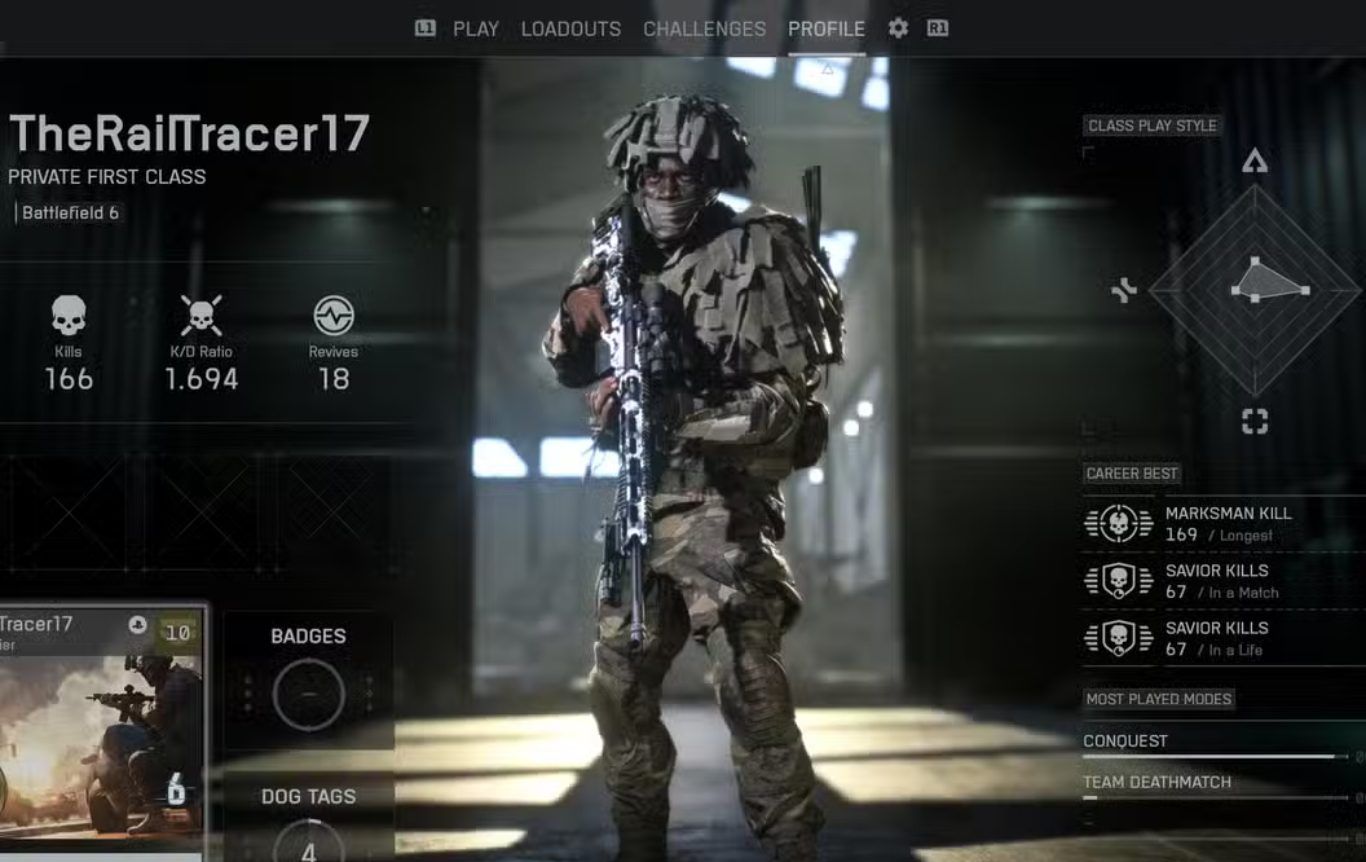Click the Marksman Kill career best row
The image size is (1366, 862).
point(1222,523)
